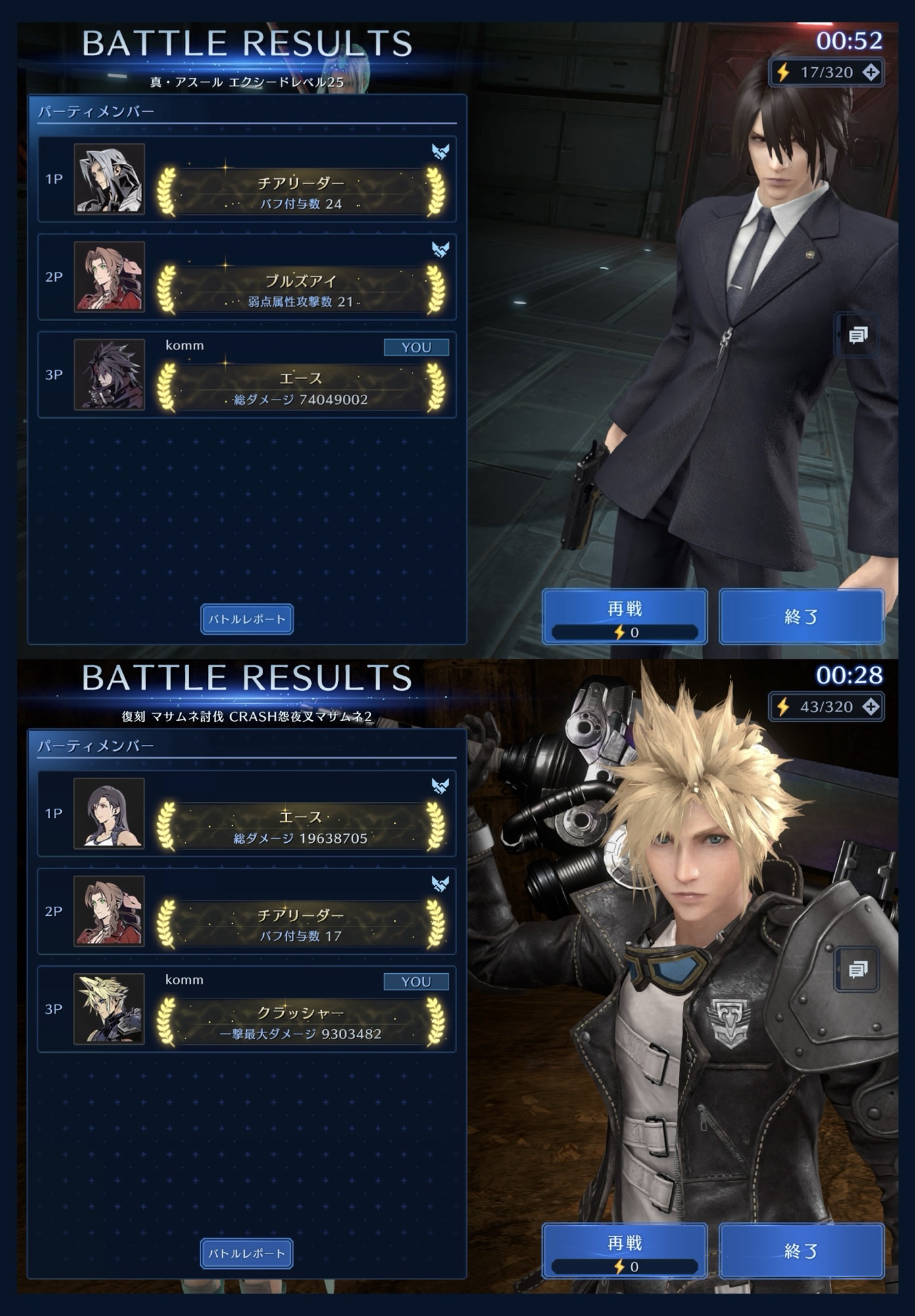Tap the plus icon beside 43/320 stamina
This screenshot has width=915, height=1316.
tap(871, 707)
